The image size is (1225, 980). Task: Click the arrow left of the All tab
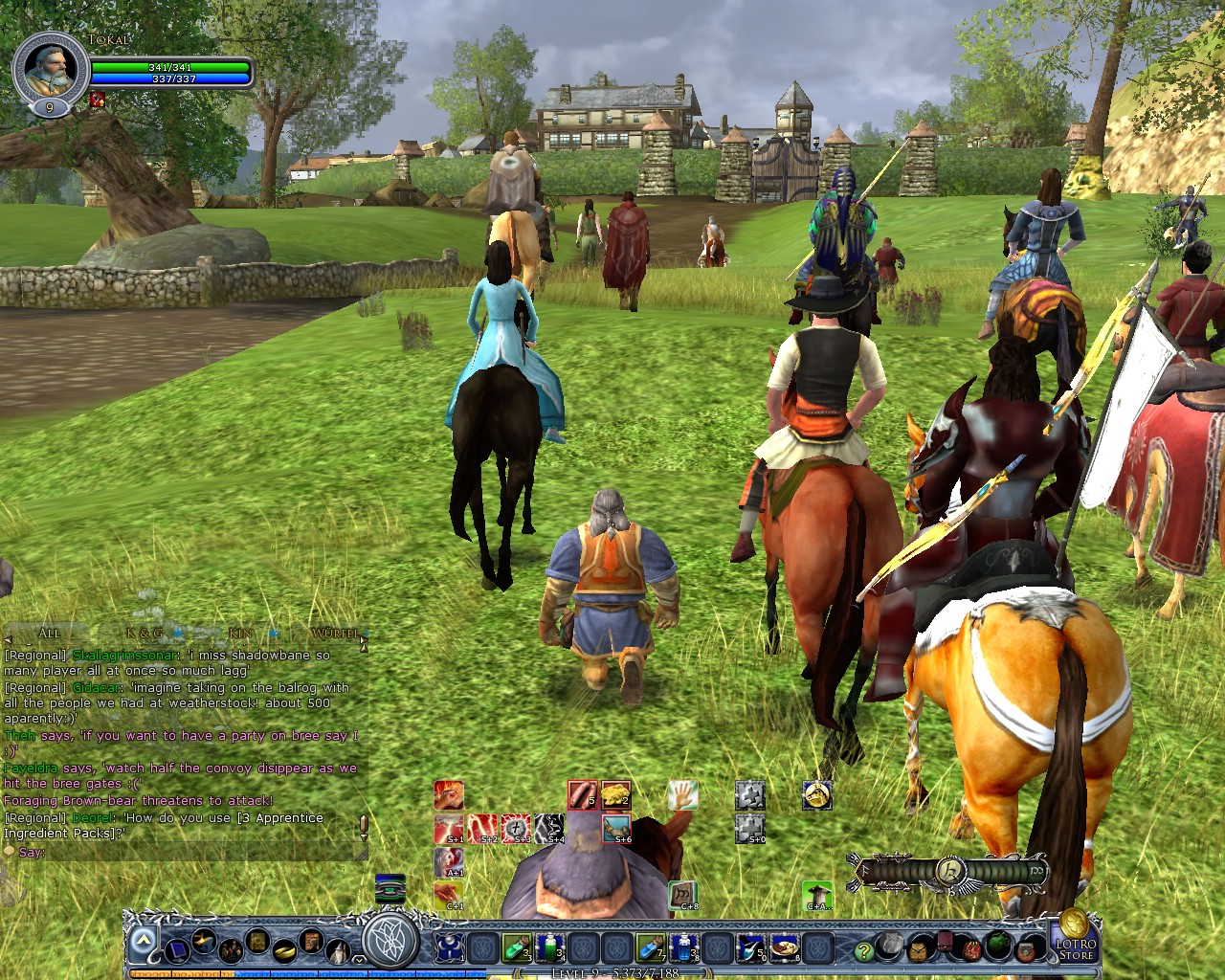[7, 639]
